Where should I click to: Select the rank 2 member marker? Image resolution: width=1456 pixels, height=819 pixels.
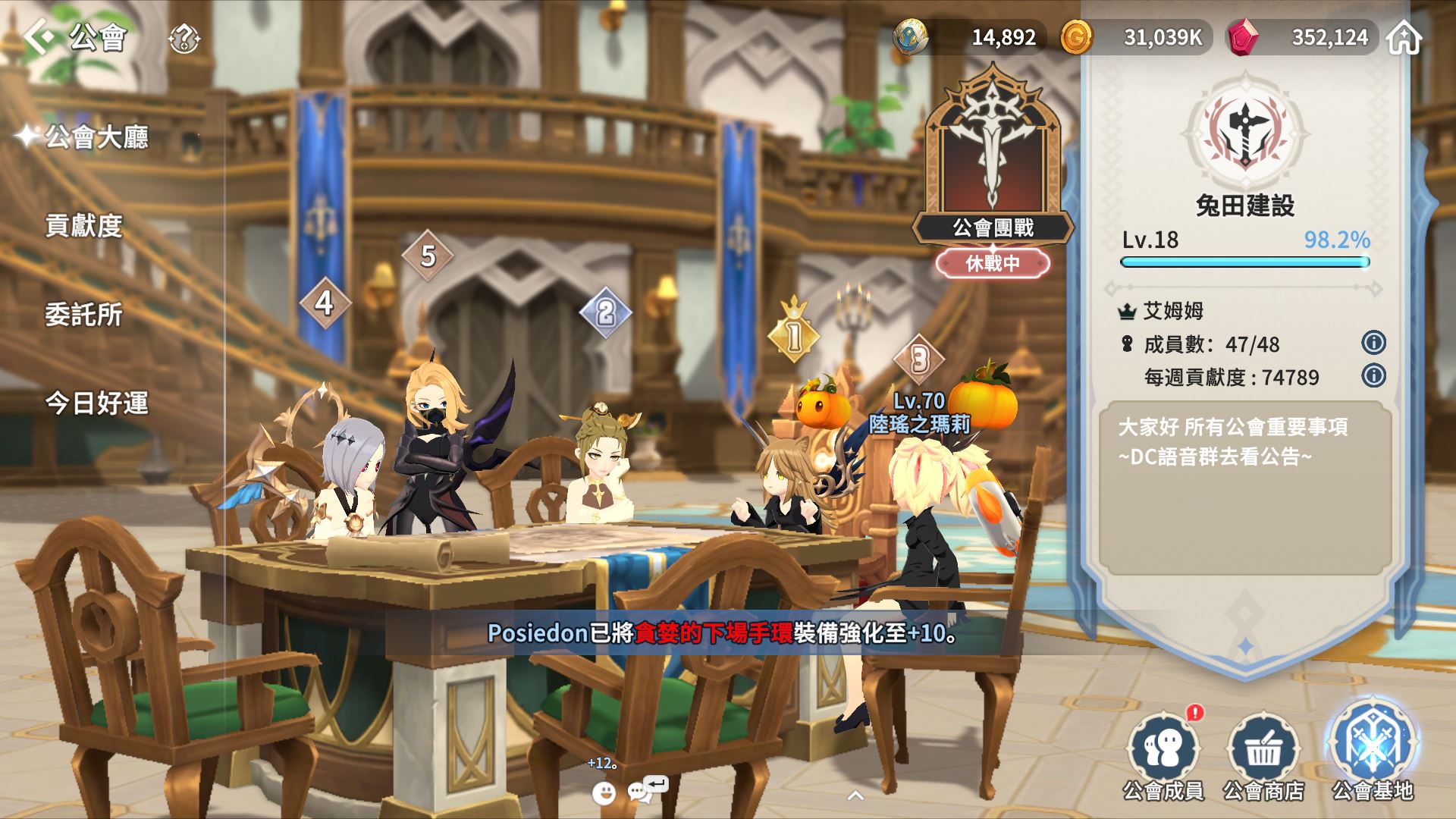click(605, 312)
